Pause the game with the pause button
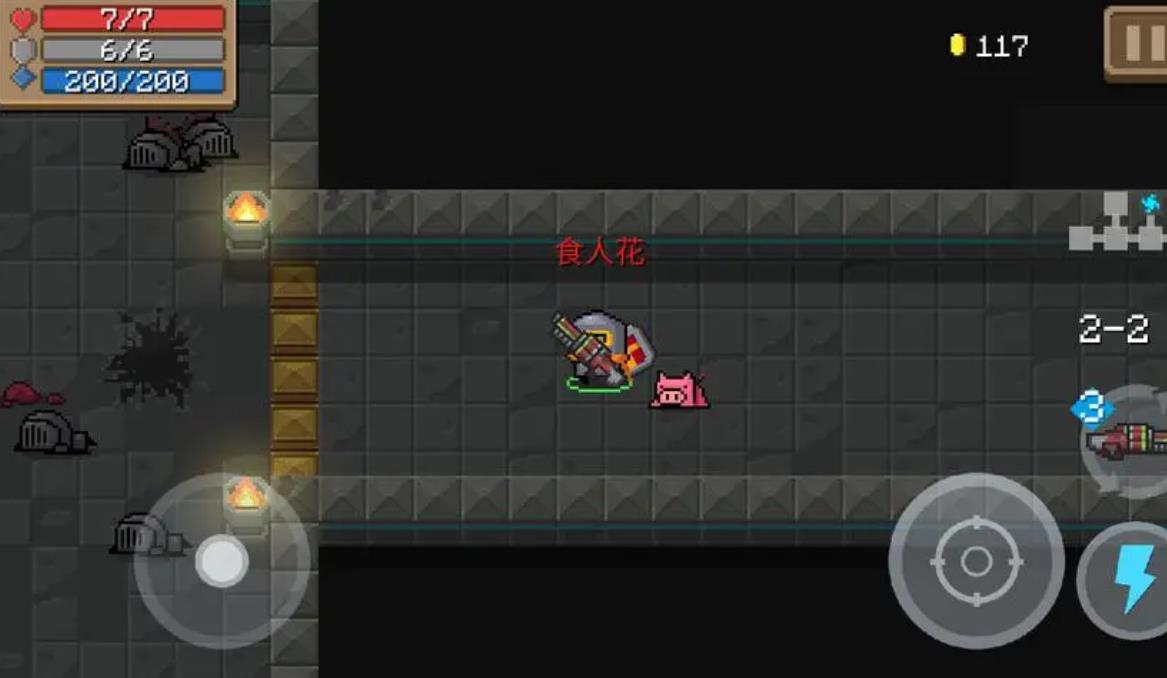Image resolution: width=1167 pixels, height=678 pixels. (1138, 43)
